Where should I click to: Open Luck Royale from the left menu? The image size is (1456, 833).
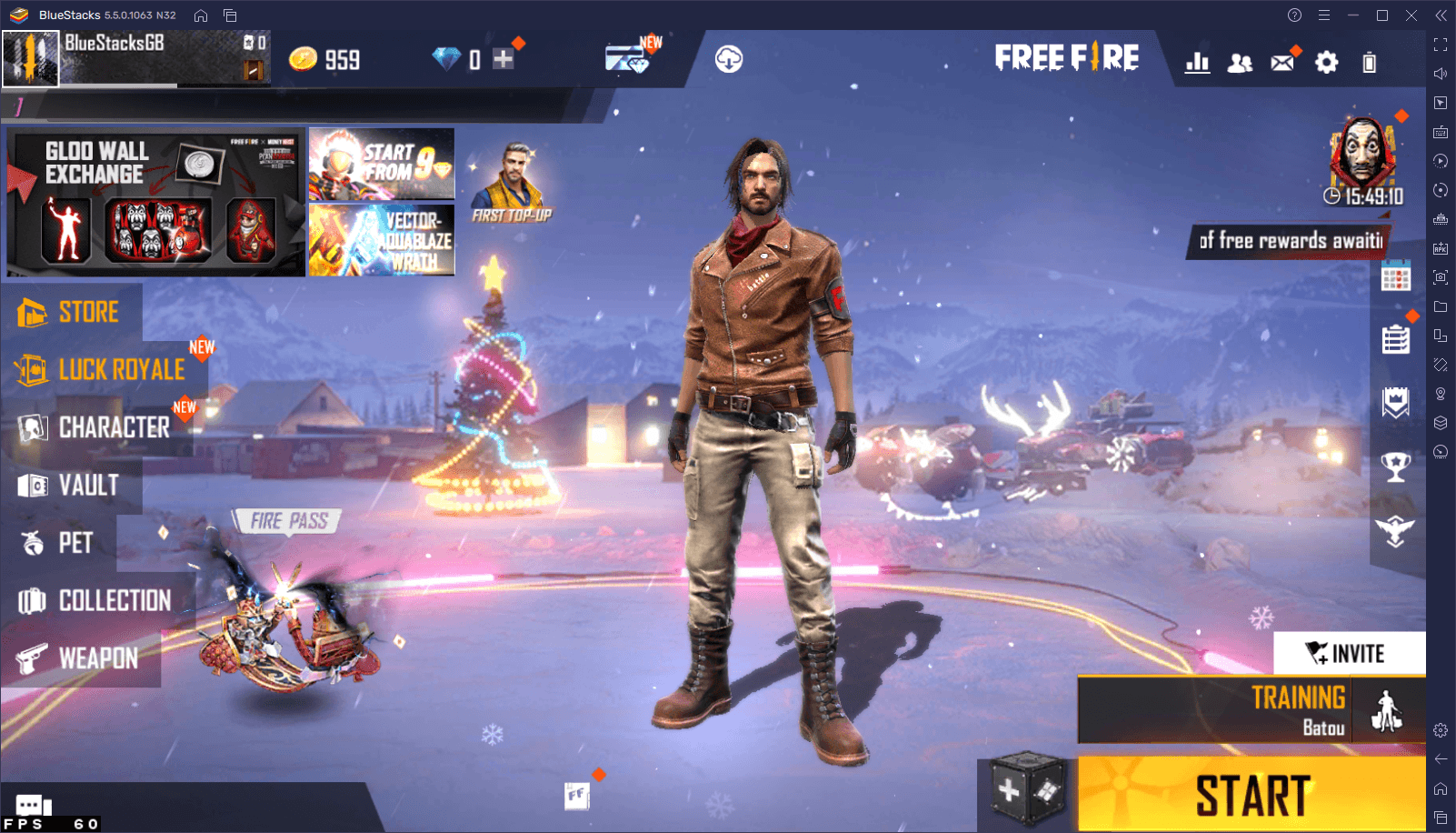(x=121, y=369)
